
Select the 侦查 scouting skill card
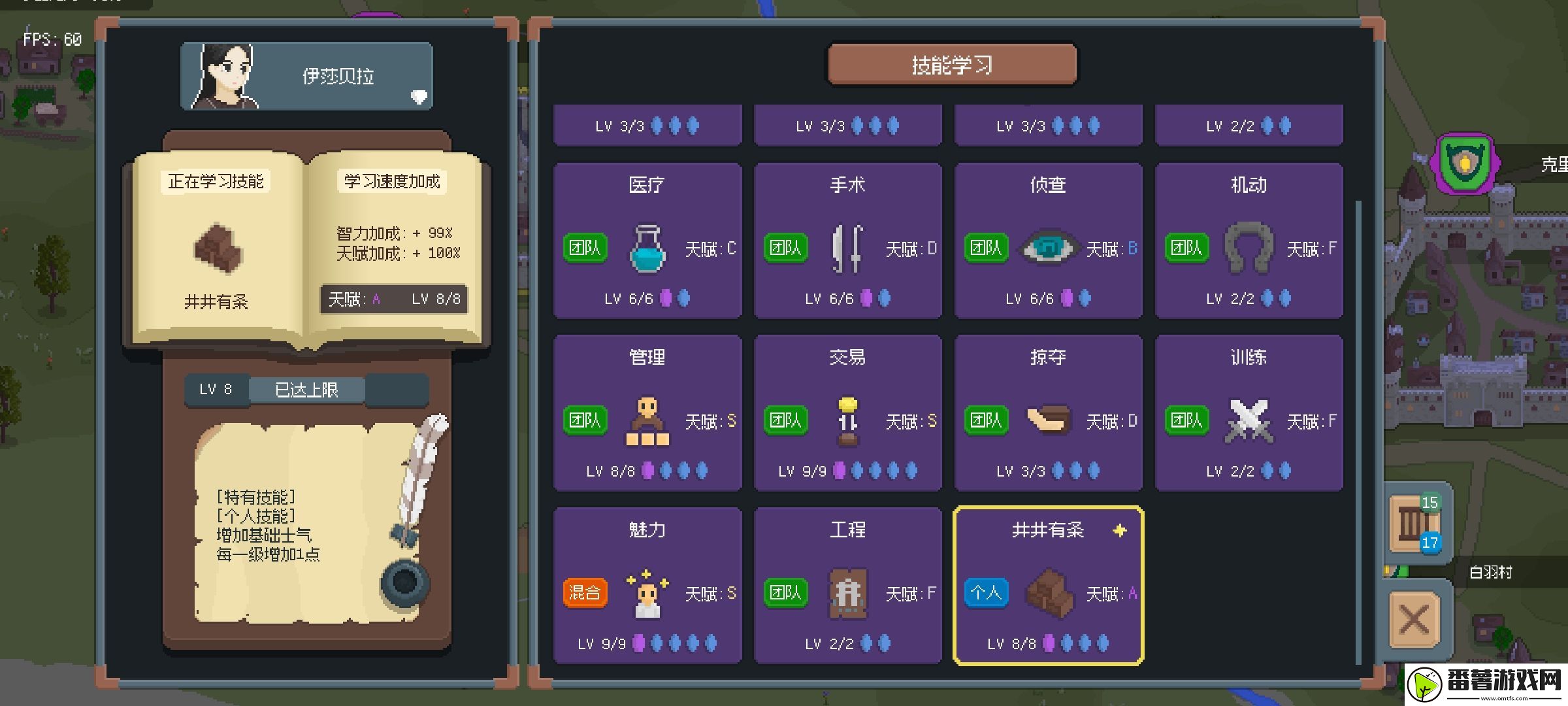[x=1048, y=241]
